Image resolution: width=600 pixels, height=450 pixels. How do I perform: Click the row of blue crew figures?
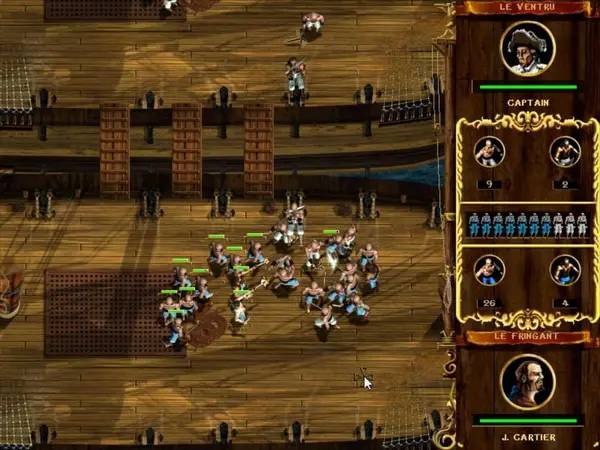point(527,224)
